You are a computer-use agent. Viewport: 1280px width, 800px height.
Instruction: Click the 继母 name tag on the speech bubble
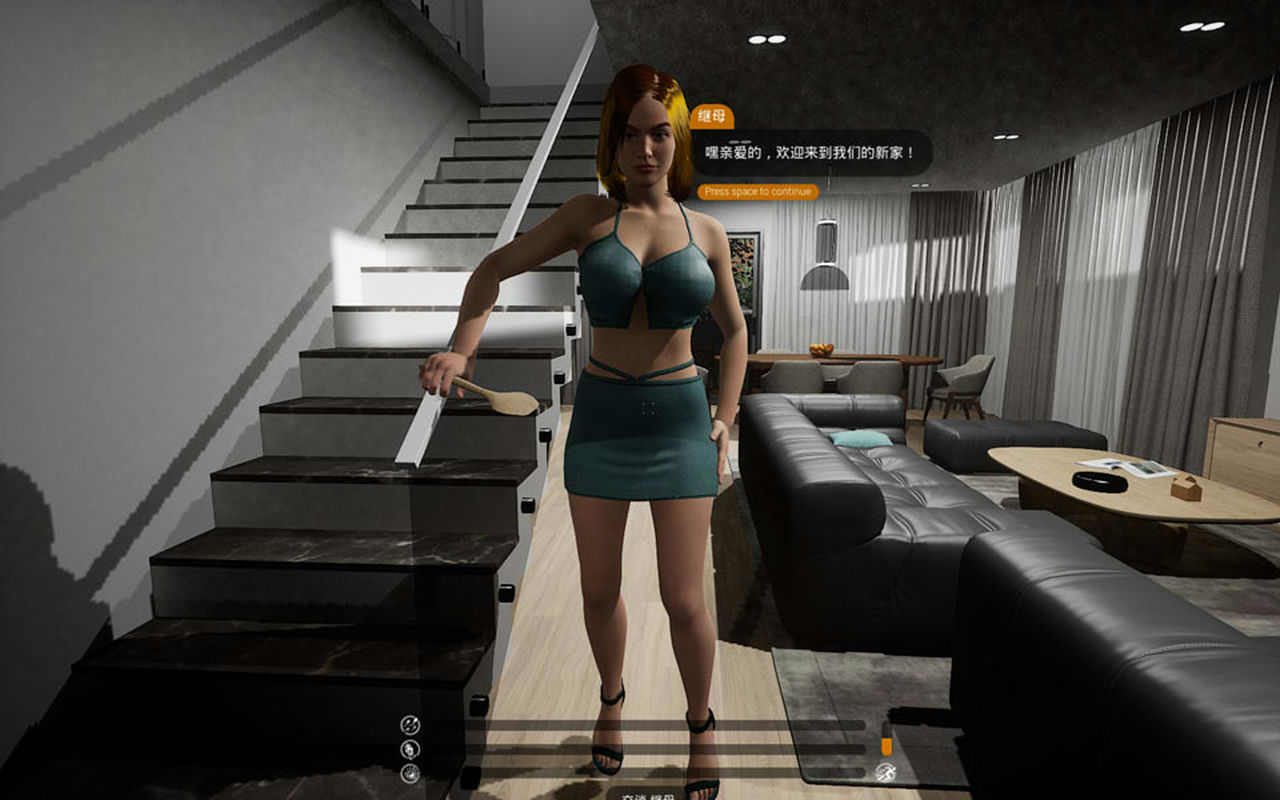tap(711, 117)
